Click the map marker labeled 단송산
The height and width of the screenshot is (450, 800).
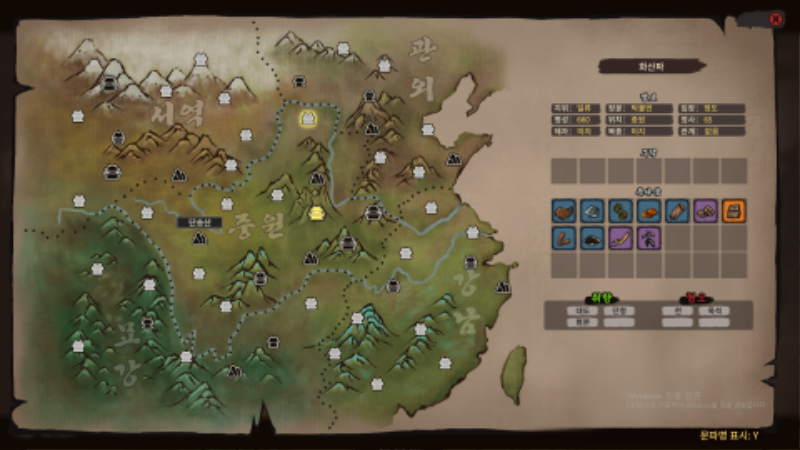point(198,238)
